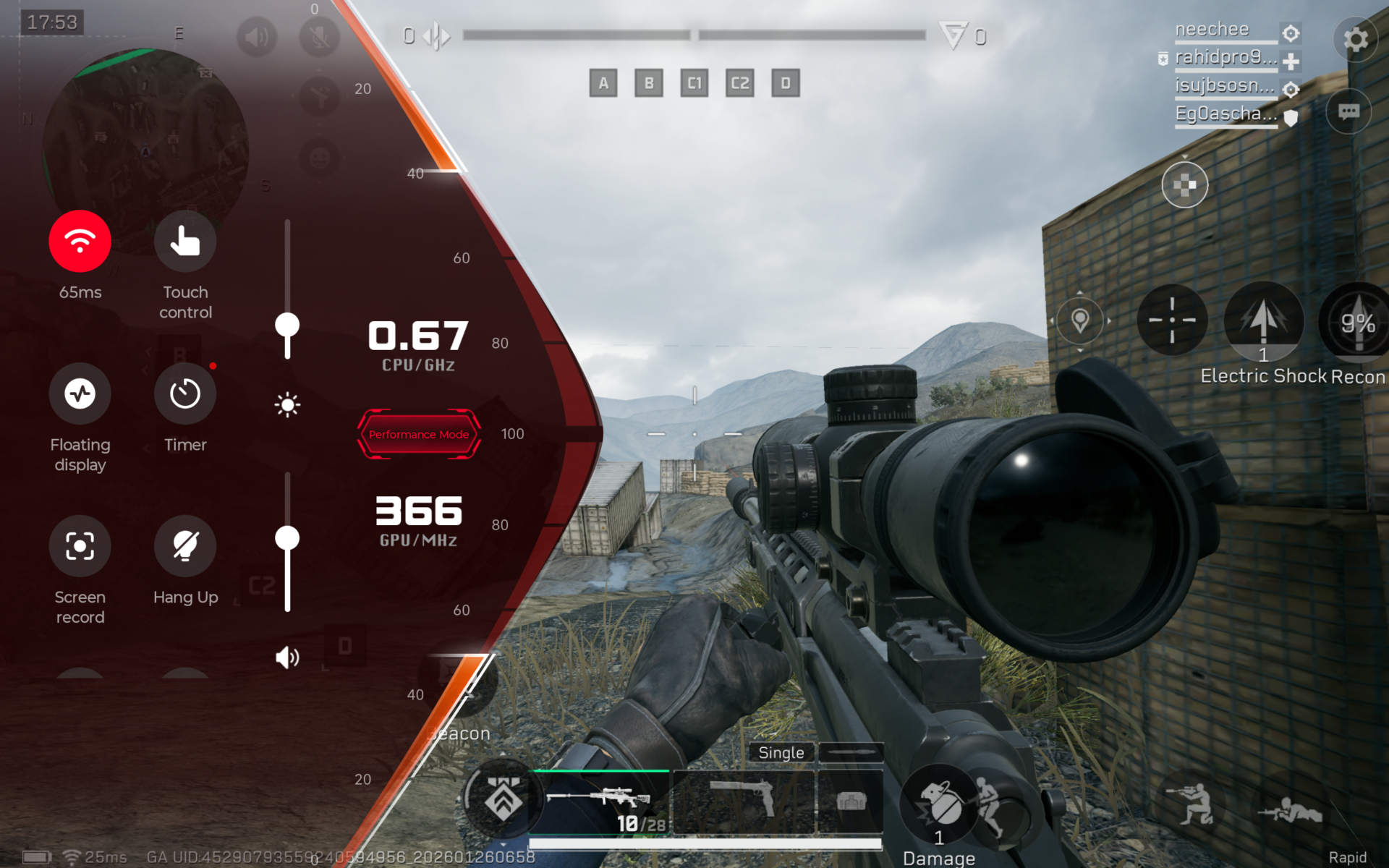Toggle the Hang Up feature

coord(185,546)
